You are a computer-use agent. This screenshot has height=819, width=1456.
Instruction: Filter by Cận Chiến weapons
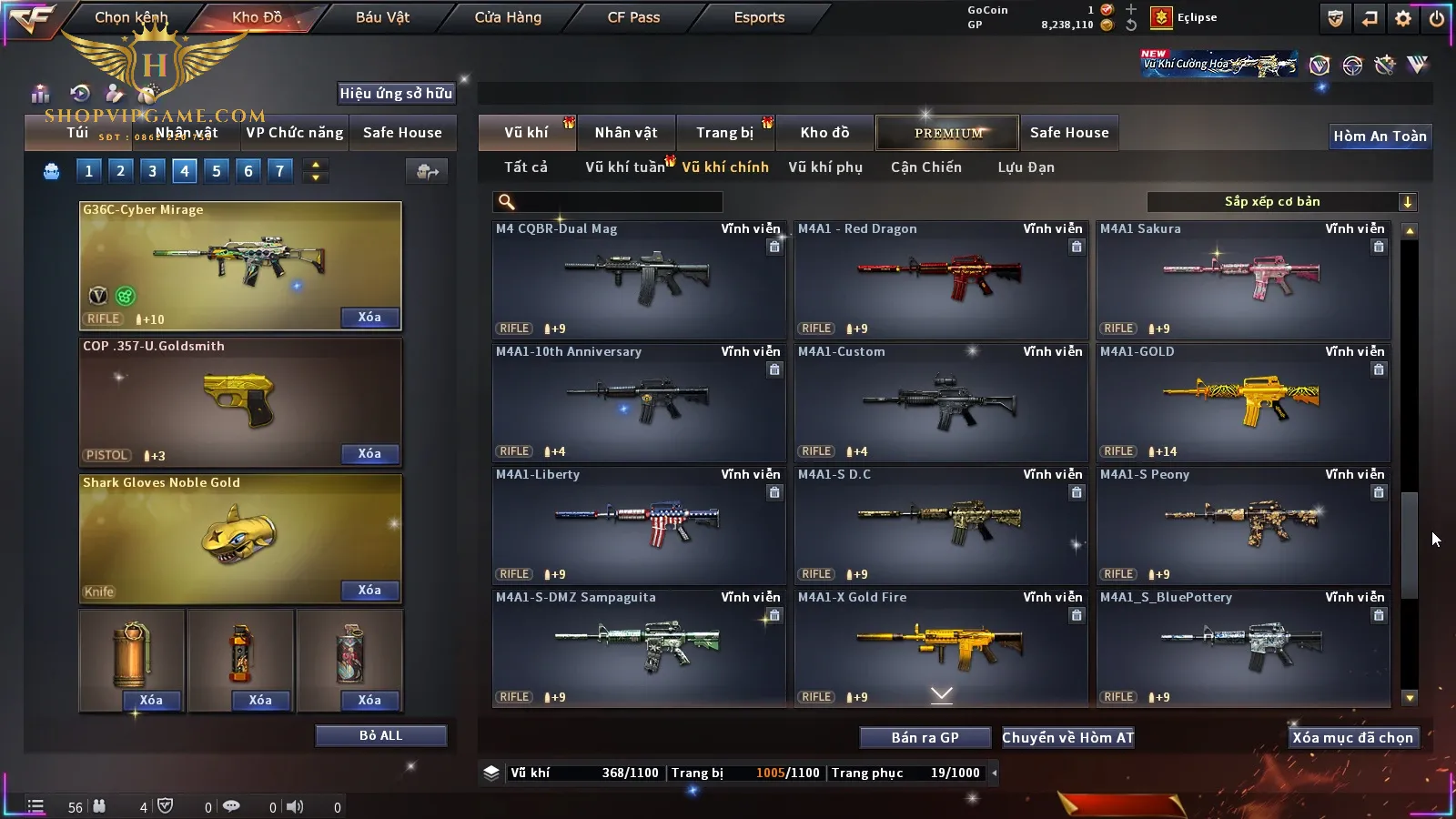[925, 167]
